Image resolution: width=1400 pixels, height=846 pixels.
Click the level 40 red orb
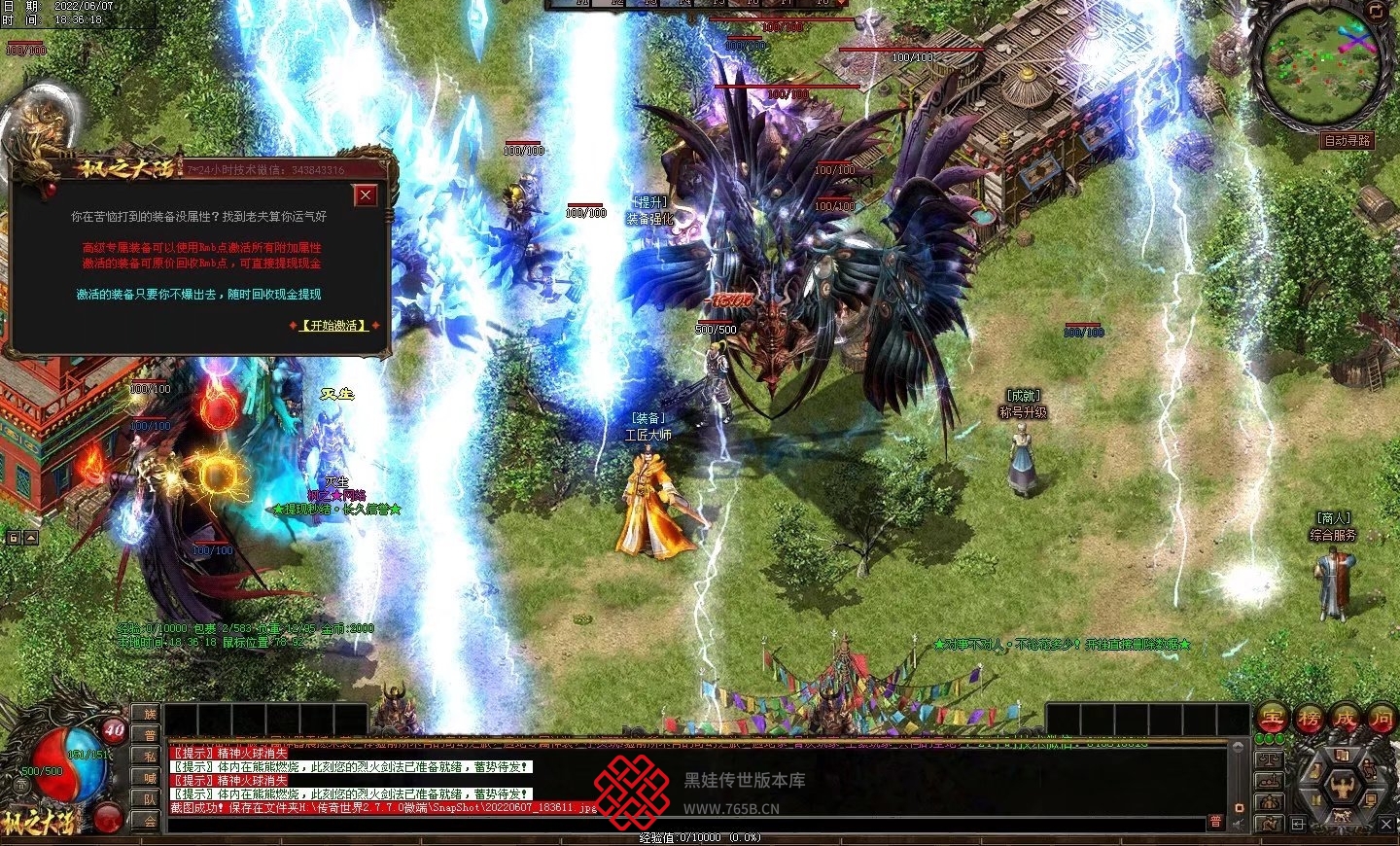(115, 730)
